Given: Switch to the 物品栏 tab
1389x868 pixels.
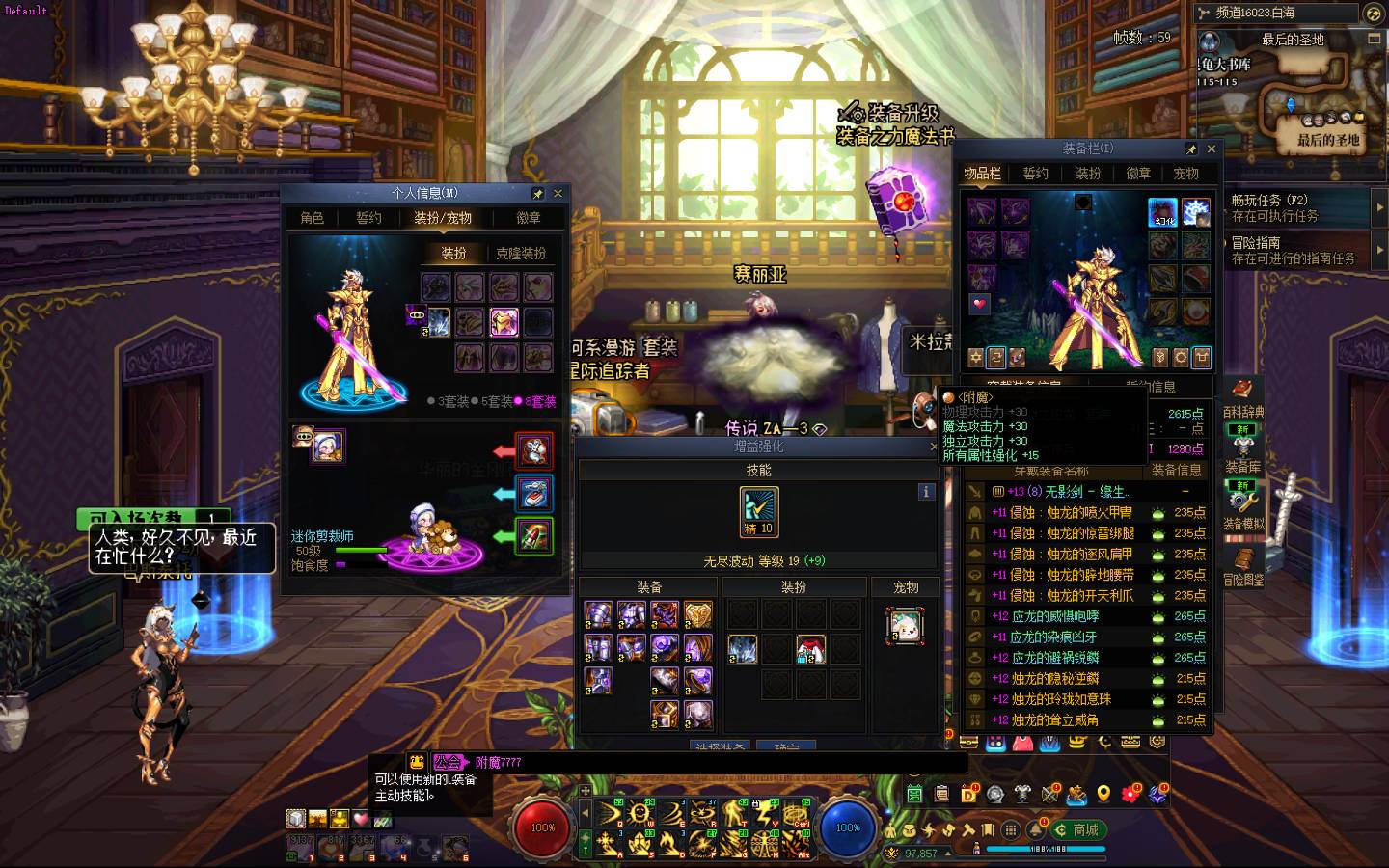Looking at the screenshot, I should click(982, 174).
